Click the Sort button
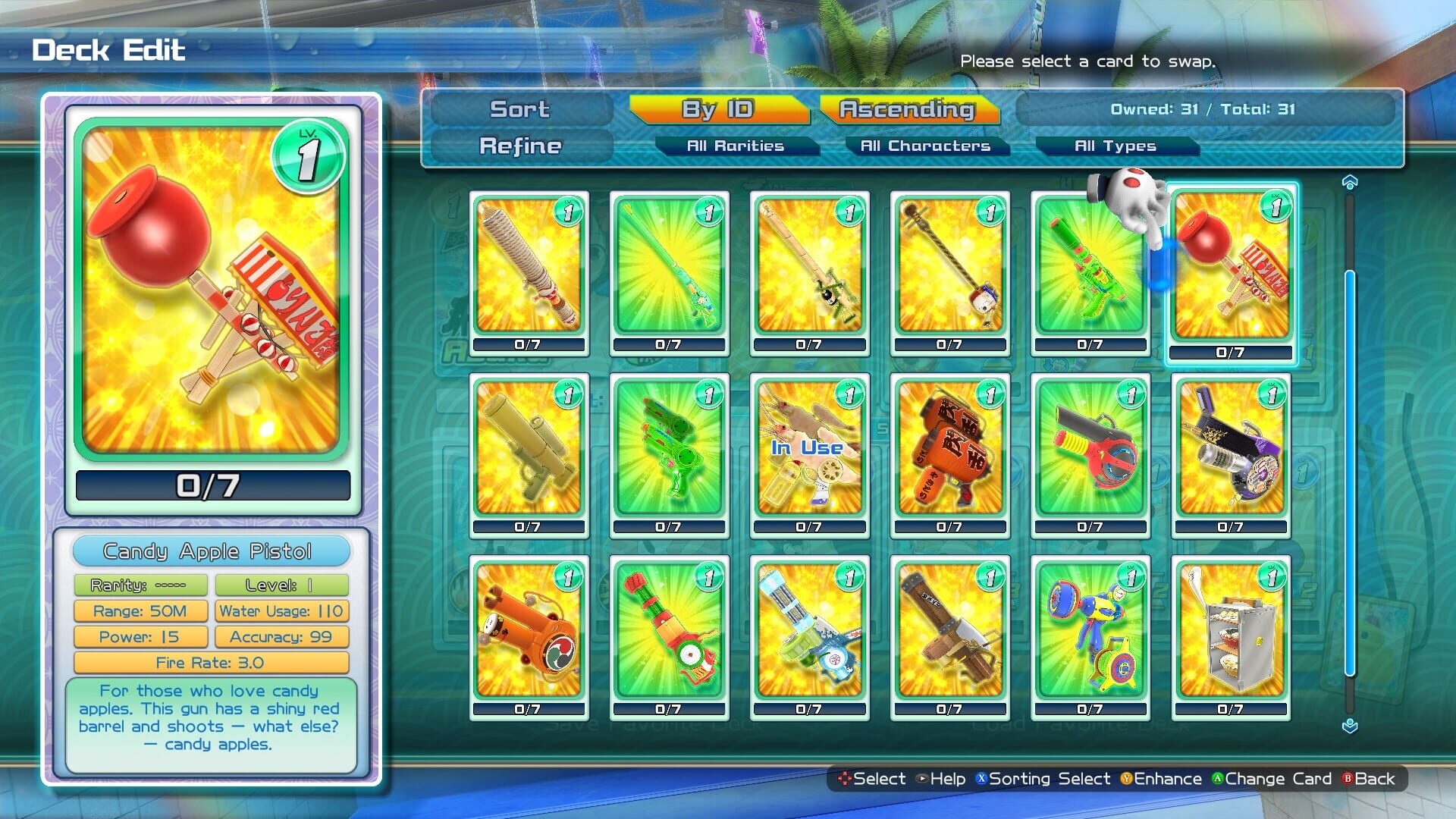Viewport: 1456px width, 819px height. pos(519,109)
